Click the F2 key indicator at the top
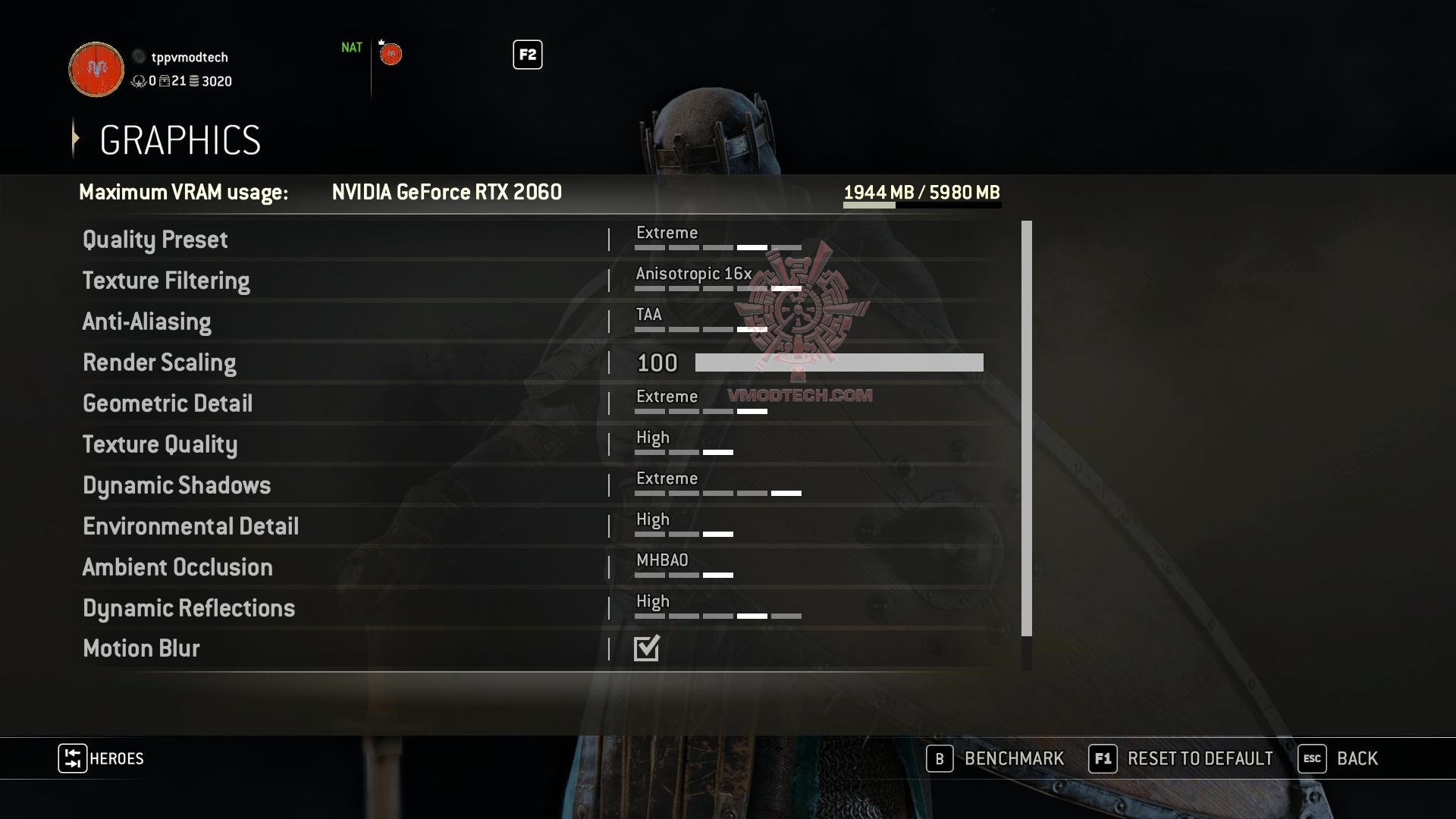 tap(528, 55)
